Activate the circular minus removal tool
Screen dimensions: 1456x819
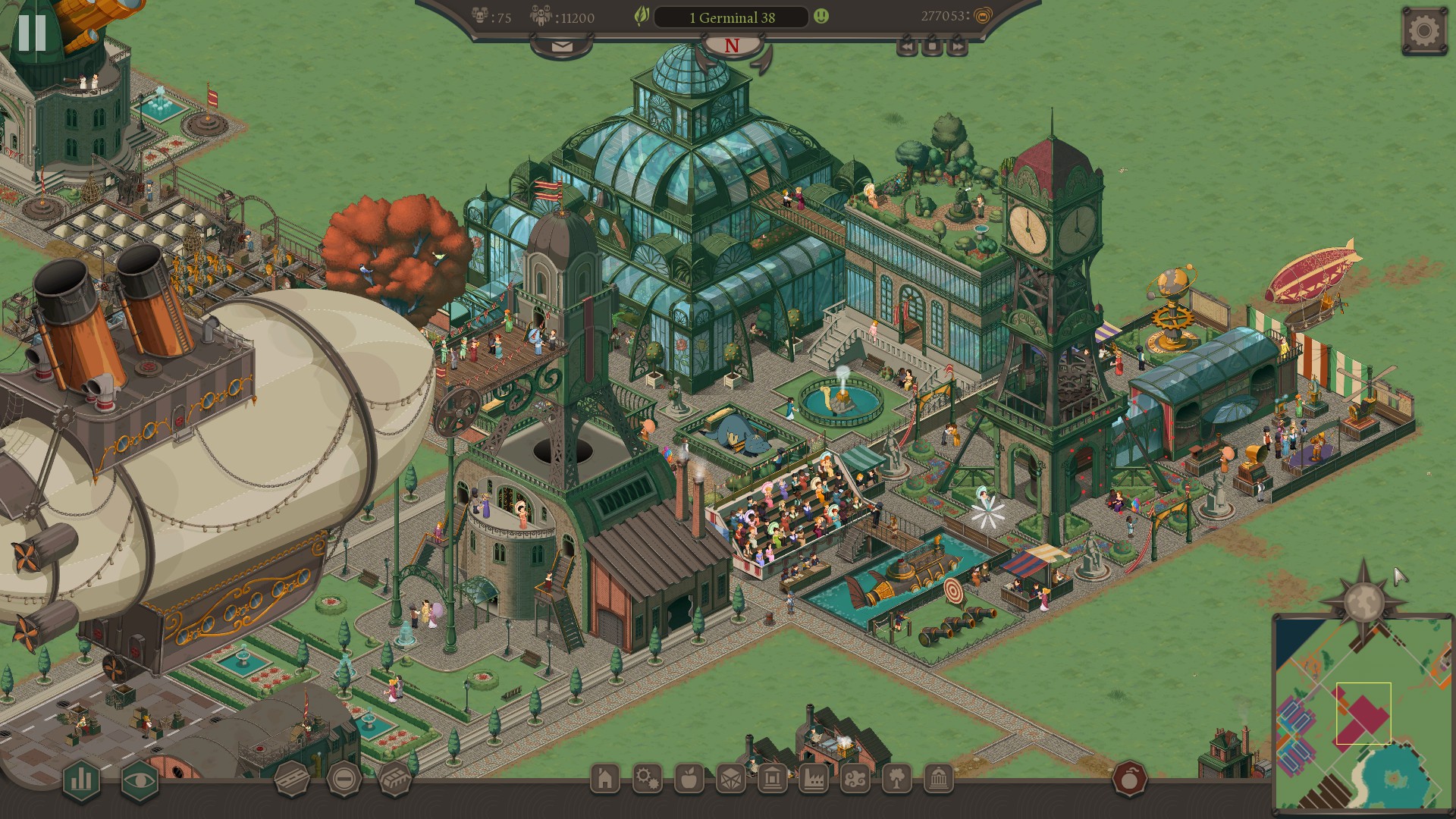(x=344, y=779)
